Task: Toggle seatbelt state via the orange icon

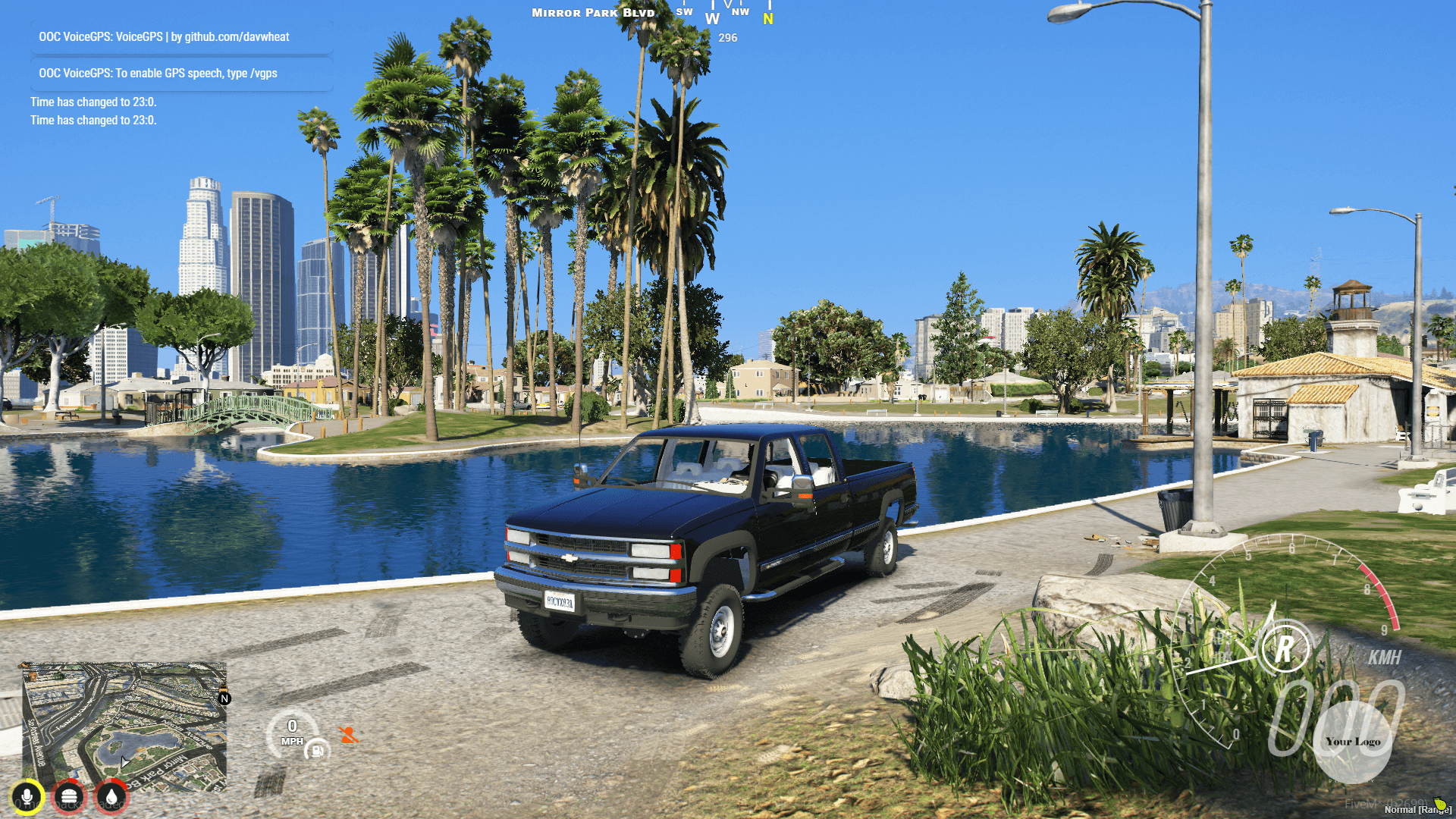Action: tap(348, 734)
